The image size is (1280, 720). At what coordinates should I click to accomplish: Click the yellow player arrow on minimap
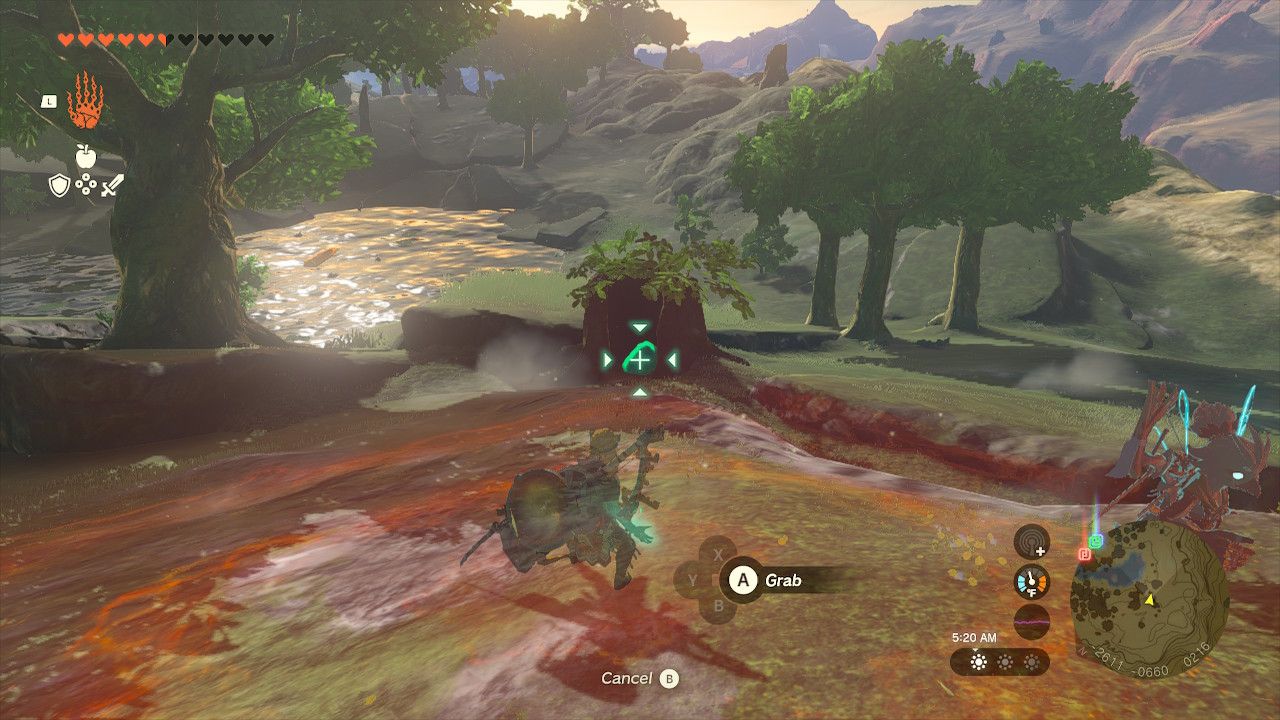[x=1152, y=602]
